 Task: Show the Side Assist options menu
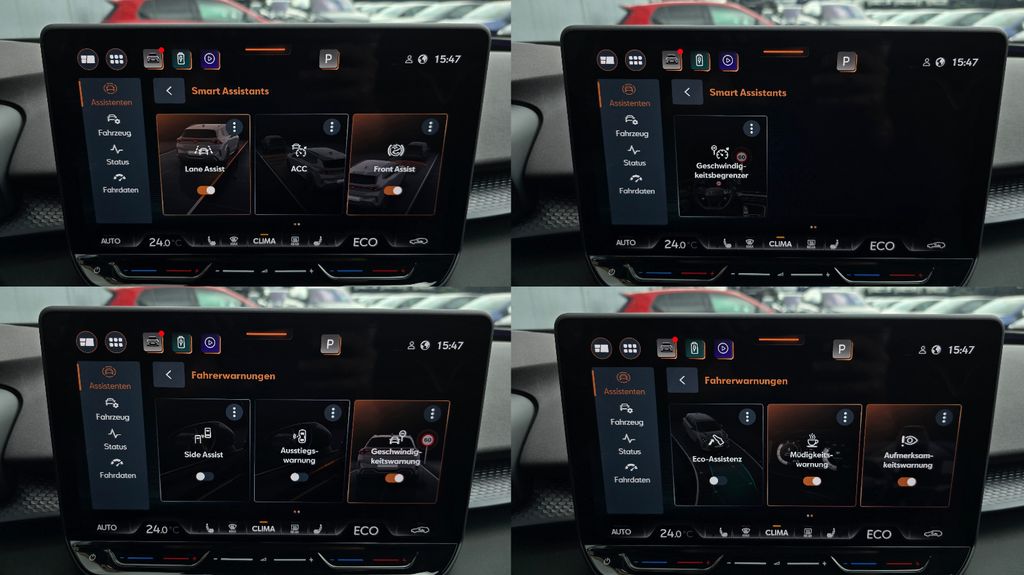click(234, 412)
